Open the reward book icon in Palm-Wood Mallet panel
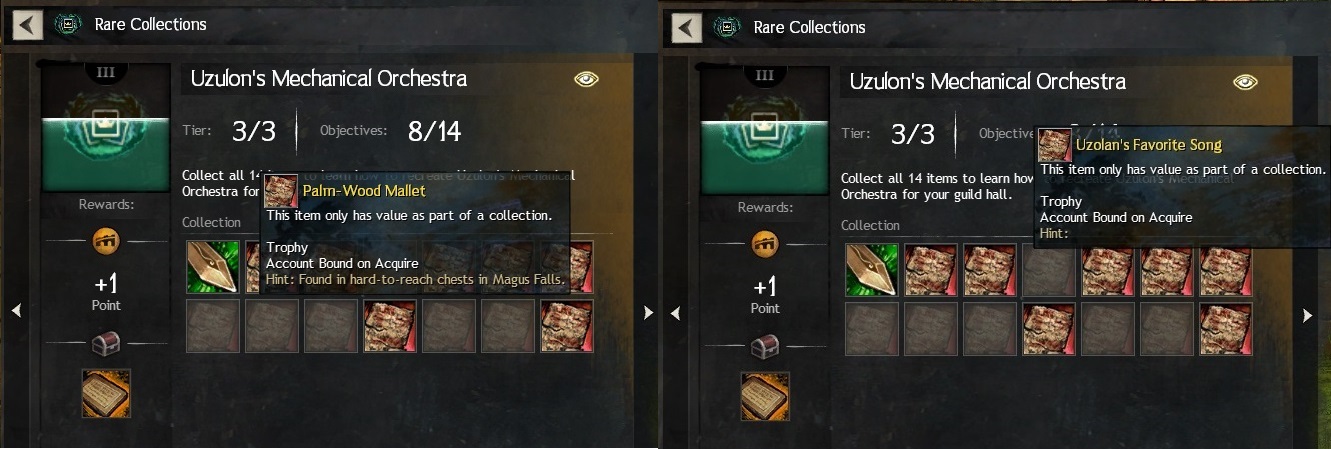 click(x=106, y=393)
